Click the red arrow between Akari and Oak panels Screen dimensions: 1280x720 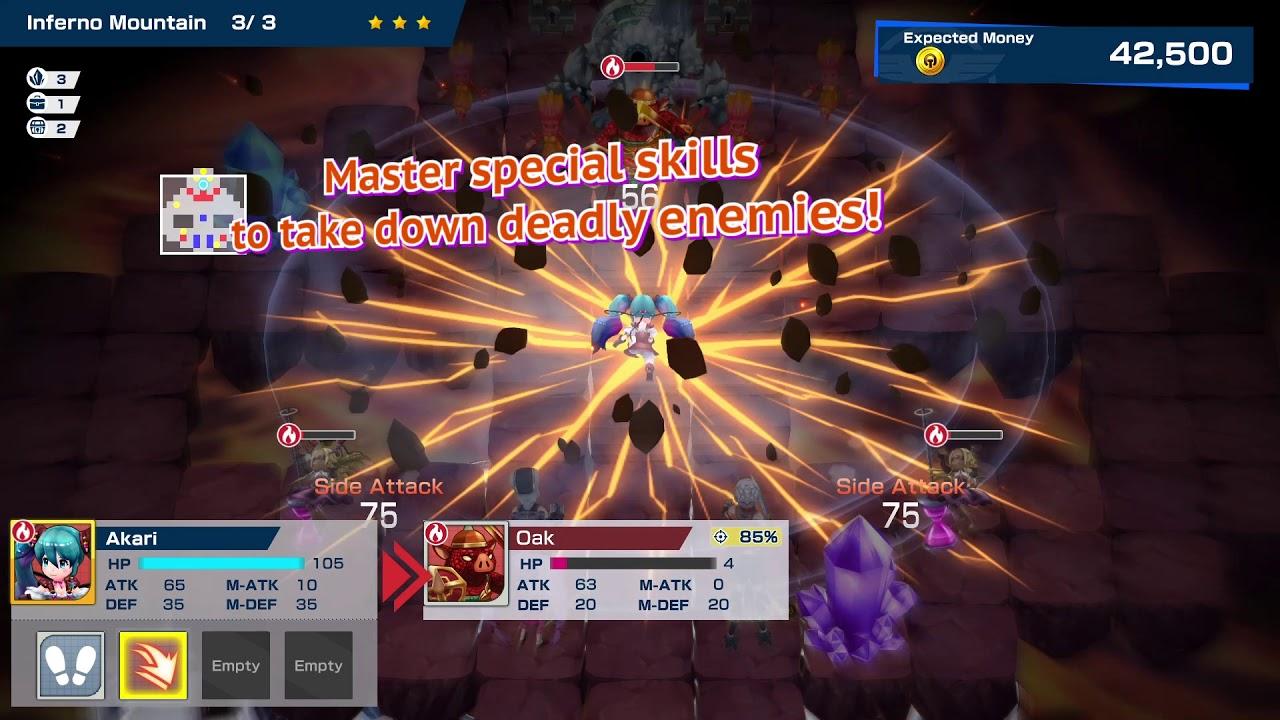pyautogui.click(x=402, y=575)
